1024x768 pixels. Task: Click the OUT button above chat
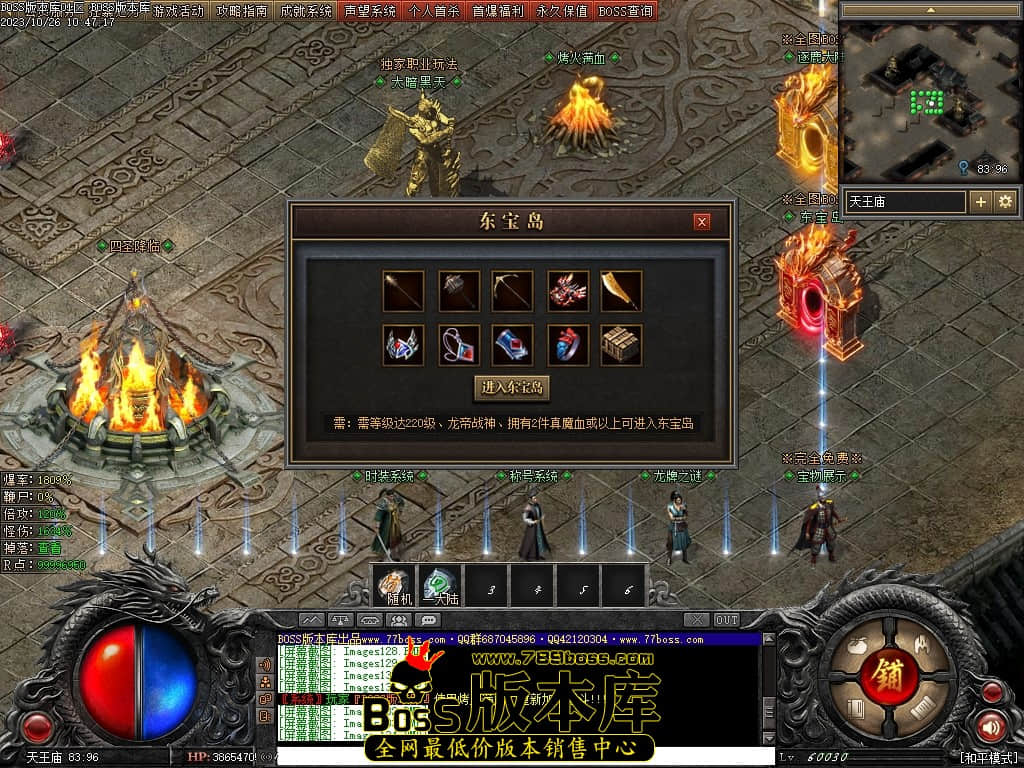pos(727,620)
